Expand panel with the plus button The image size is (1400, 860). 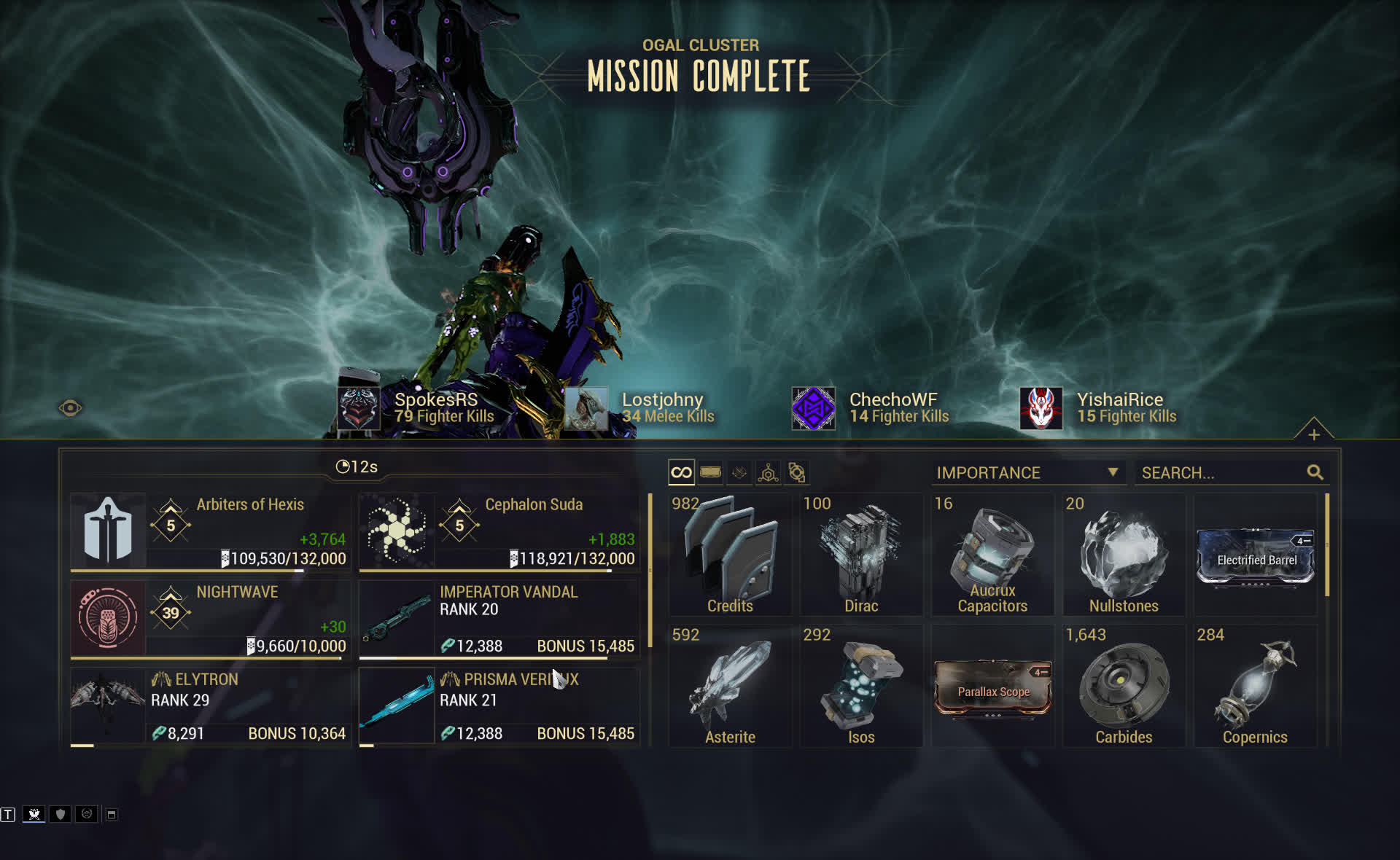point(1314,434)
